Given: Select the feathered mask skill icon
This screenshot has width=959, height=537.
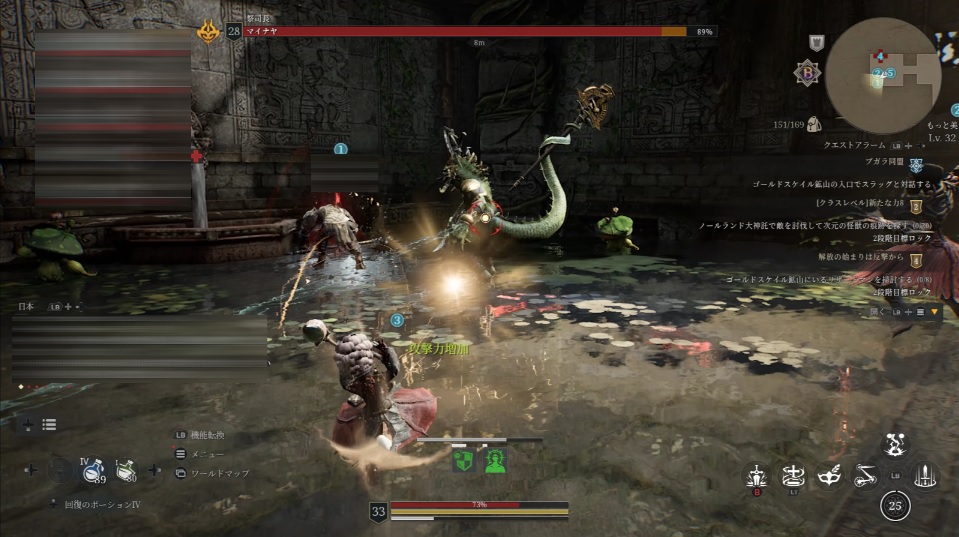Looking at the screenshot, I should tap(829, 477).
